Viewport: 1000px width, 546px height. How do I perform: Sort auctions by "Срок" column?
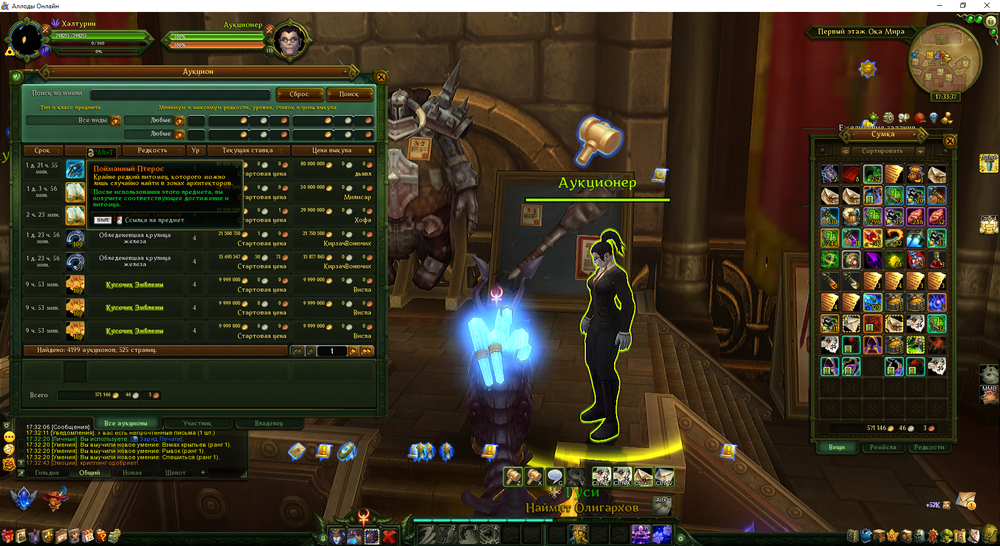[x=41, y=150]
